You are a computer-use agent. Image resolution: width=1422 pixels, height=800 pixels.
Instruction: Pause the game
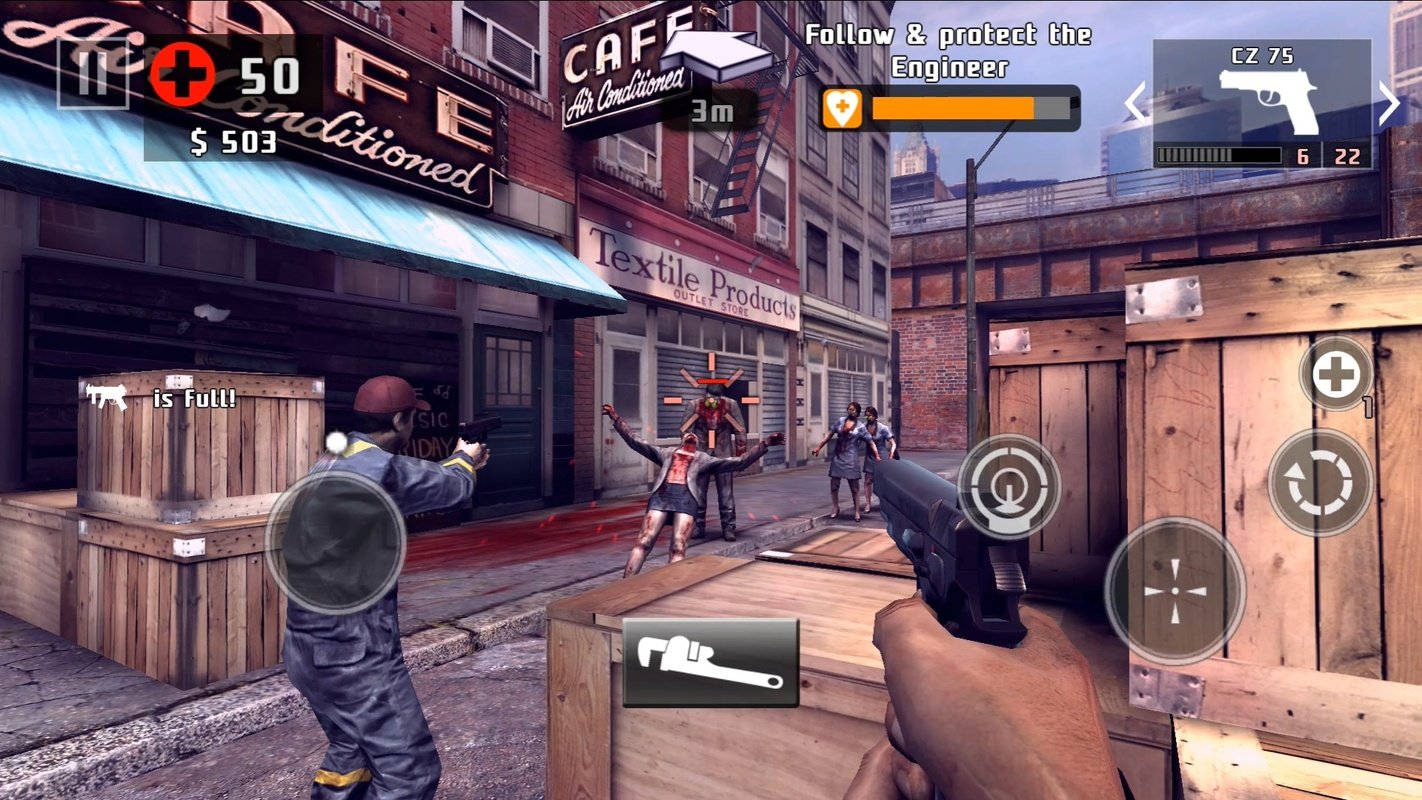[92, 74]
